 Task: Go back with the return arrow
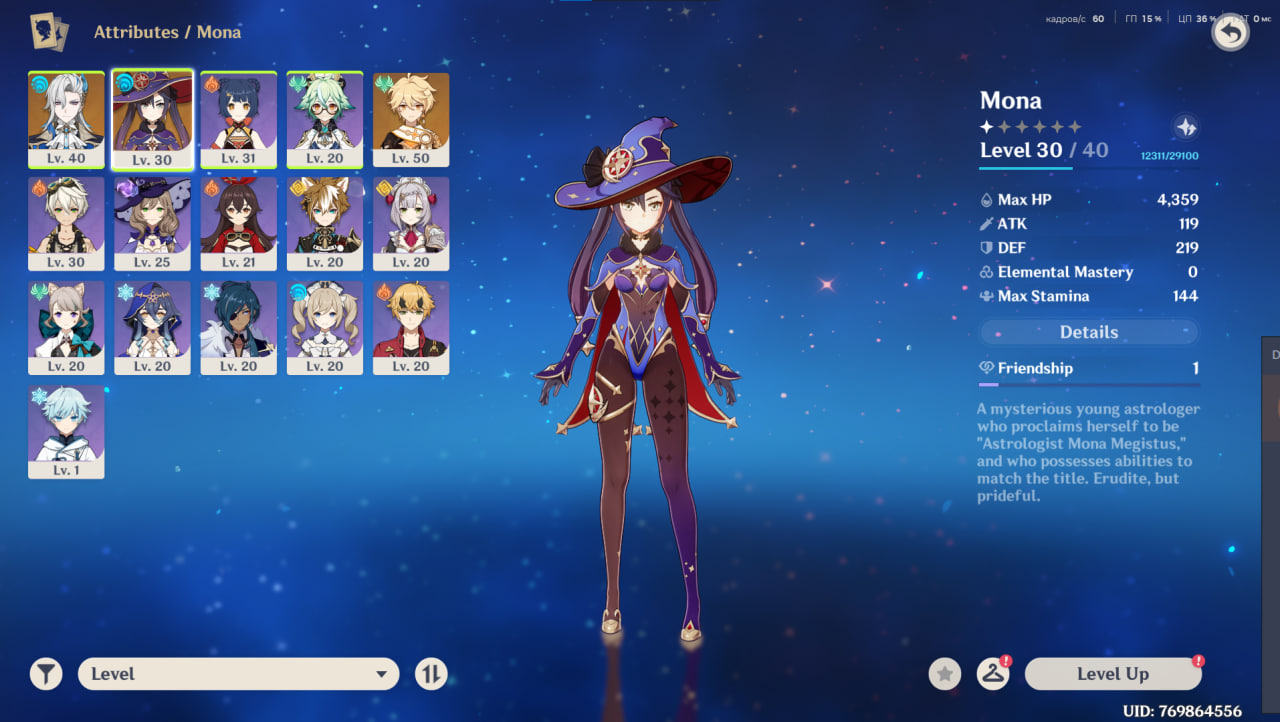tap(1231, 33)
